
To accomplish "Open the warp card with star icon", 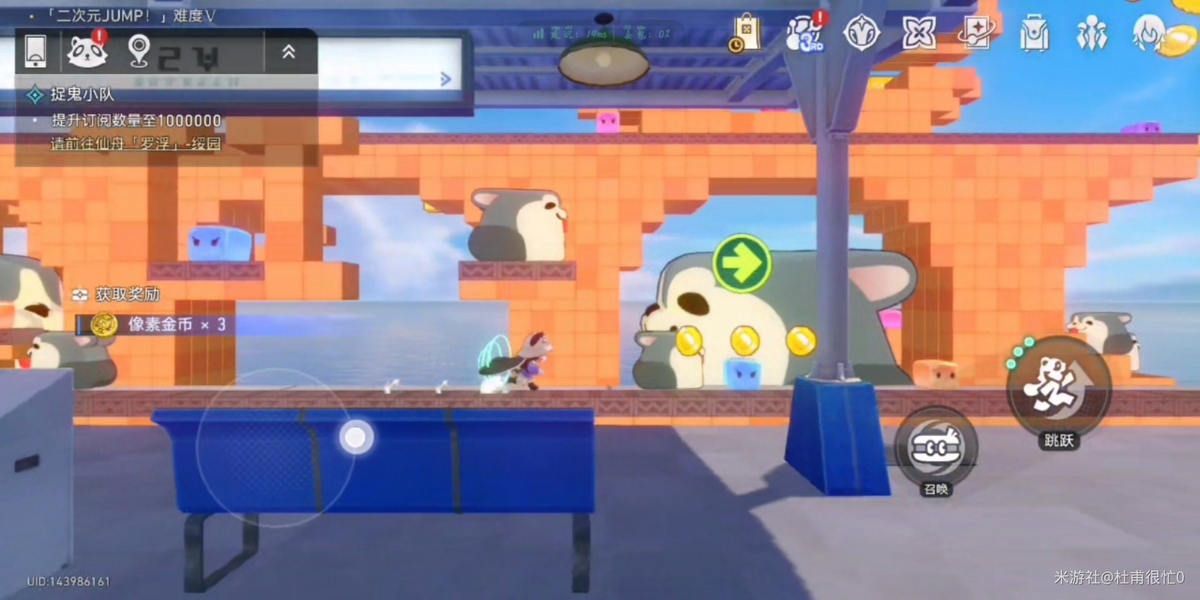I will pos(977,32).
